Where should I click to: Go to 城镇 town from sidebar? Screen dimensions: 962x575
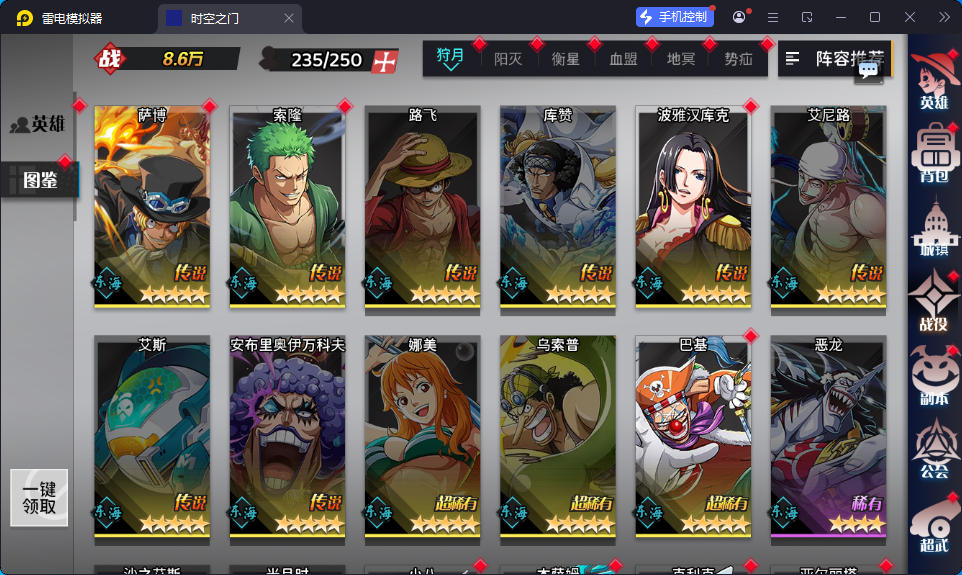coord(934,232)
